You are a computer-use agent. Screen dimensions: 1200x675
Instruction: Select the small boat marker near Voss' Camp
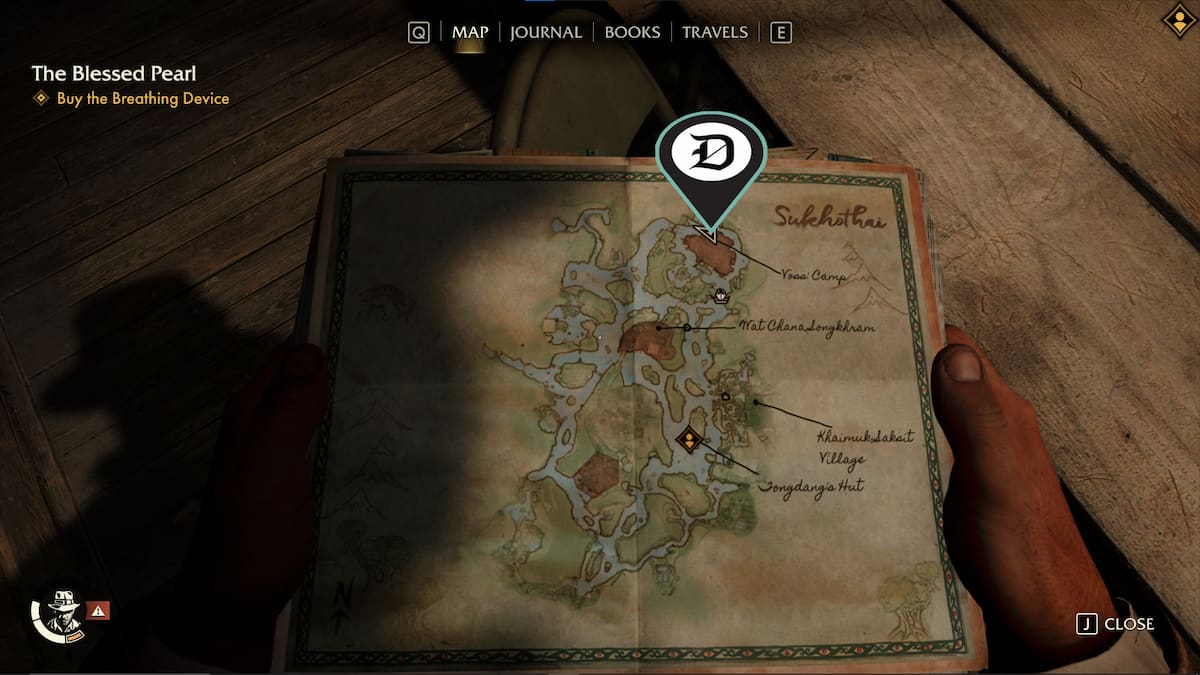[x=721, y=295]
